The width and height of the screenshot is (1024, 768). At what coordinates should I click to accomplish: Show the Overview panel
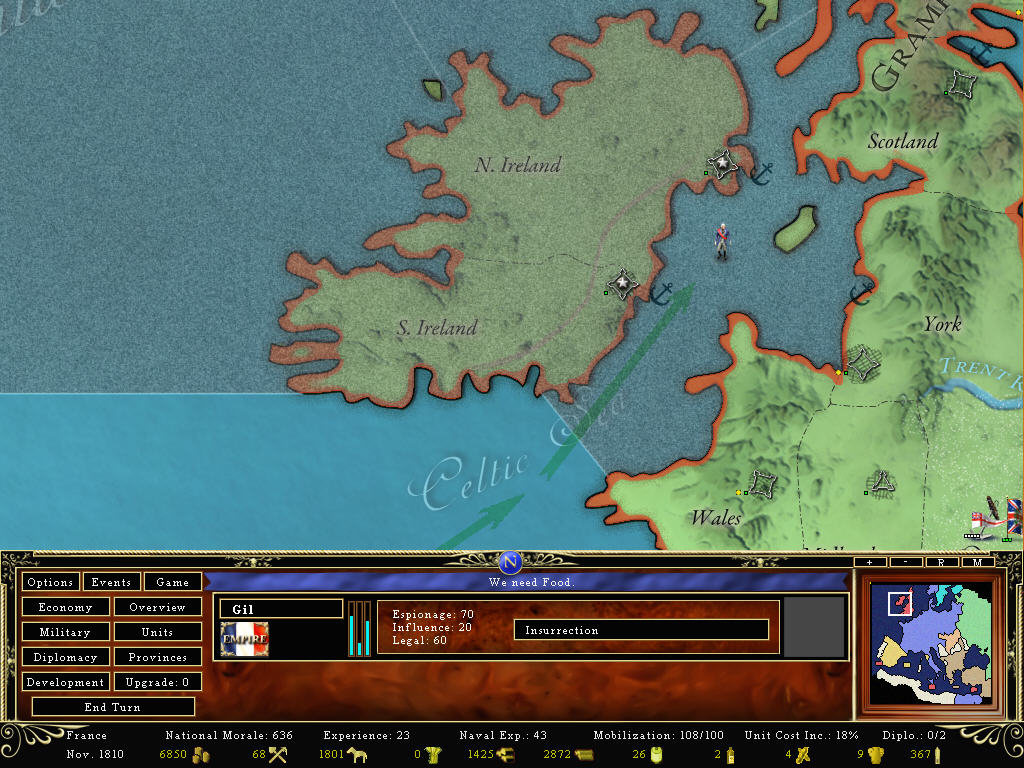pyautogui.click(x=157, y=607)
